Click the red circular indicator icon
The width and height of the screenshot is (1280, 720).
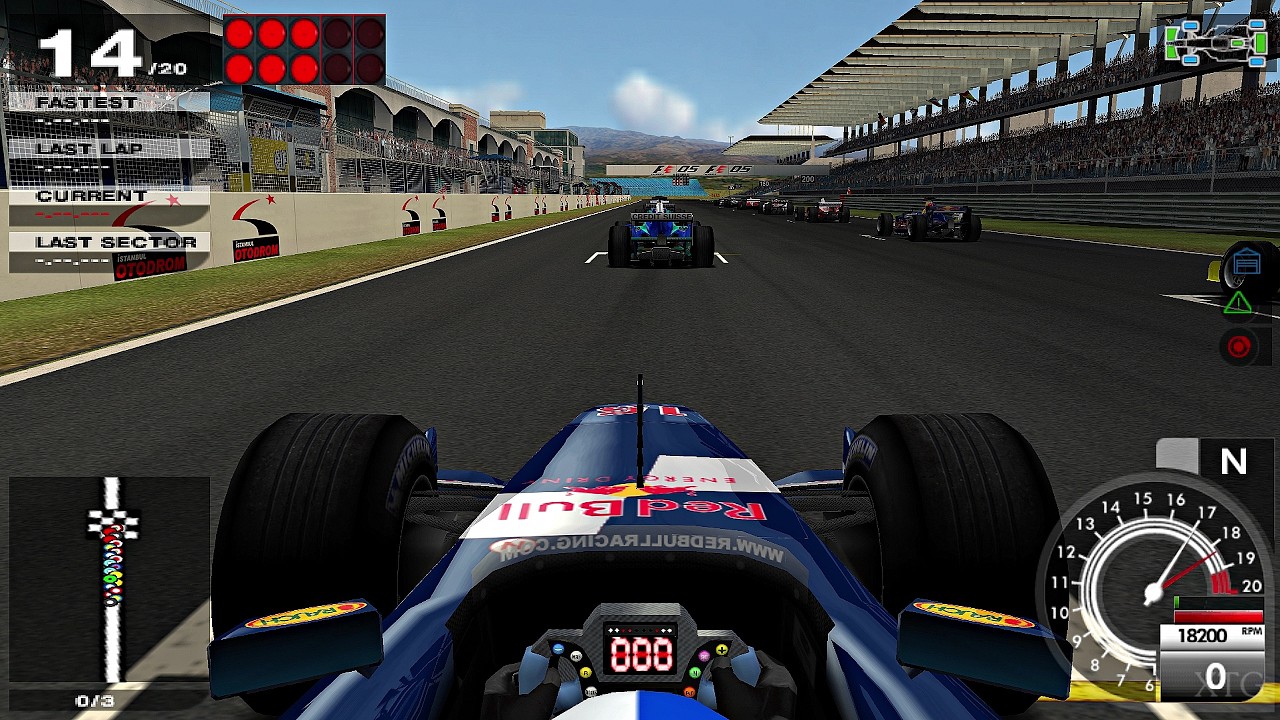tap(1239, 346)
